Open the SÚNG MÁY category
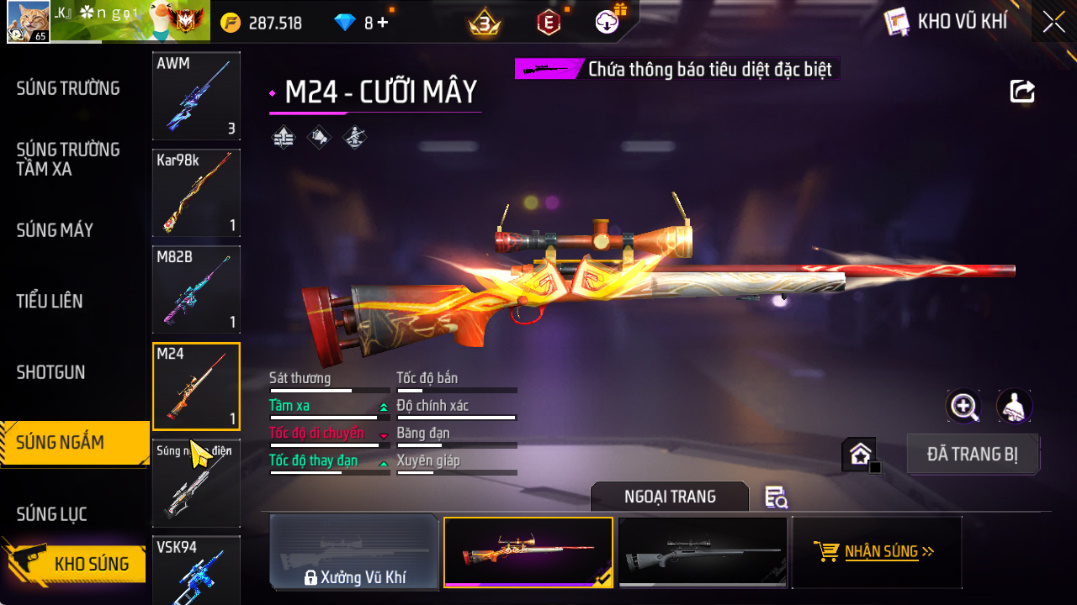This screenshot has height=605, width=1077. pyautogui.click(x=55, y=230)
